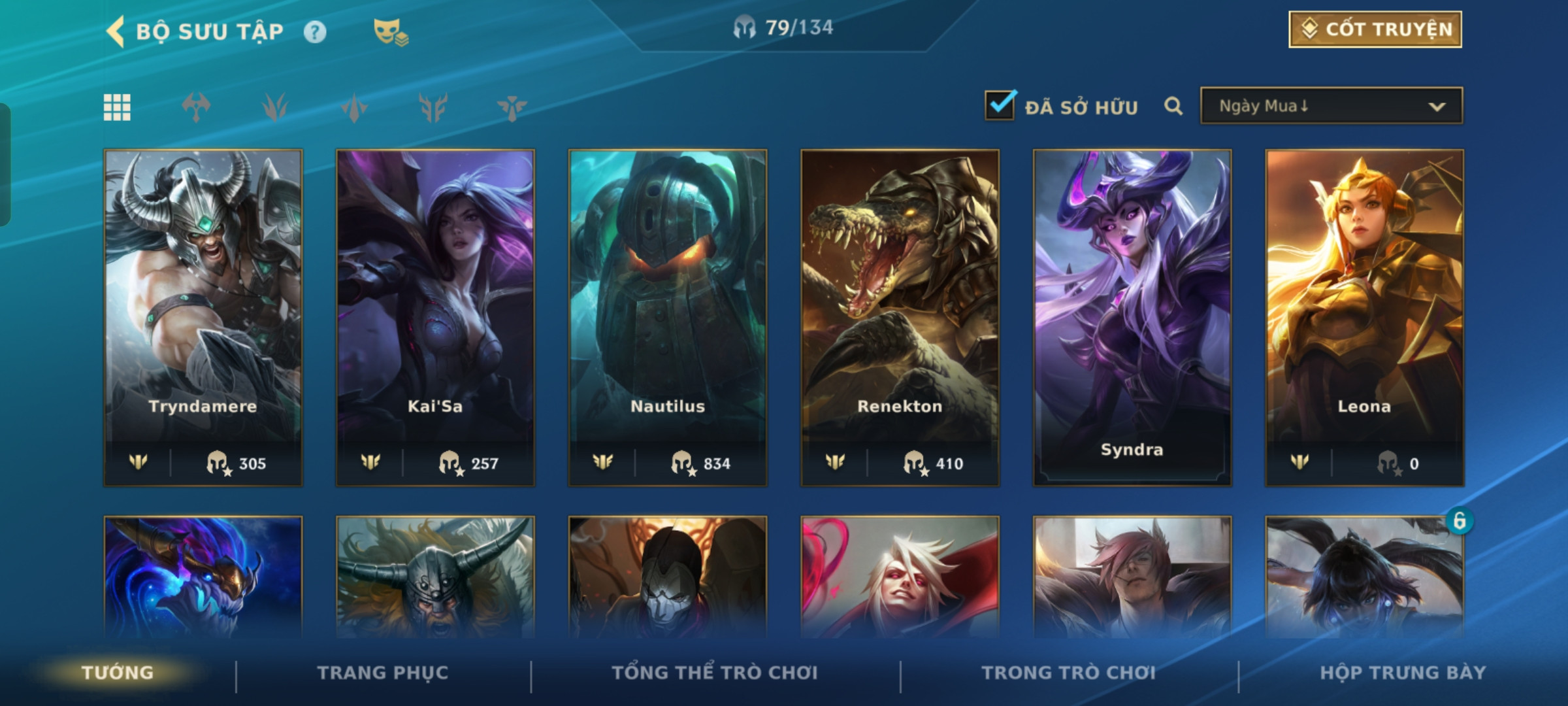This screenshot has width=1568, height=706.
Task: Open the Ngày Mua sort dropdown
Action: pos(1331,106)
